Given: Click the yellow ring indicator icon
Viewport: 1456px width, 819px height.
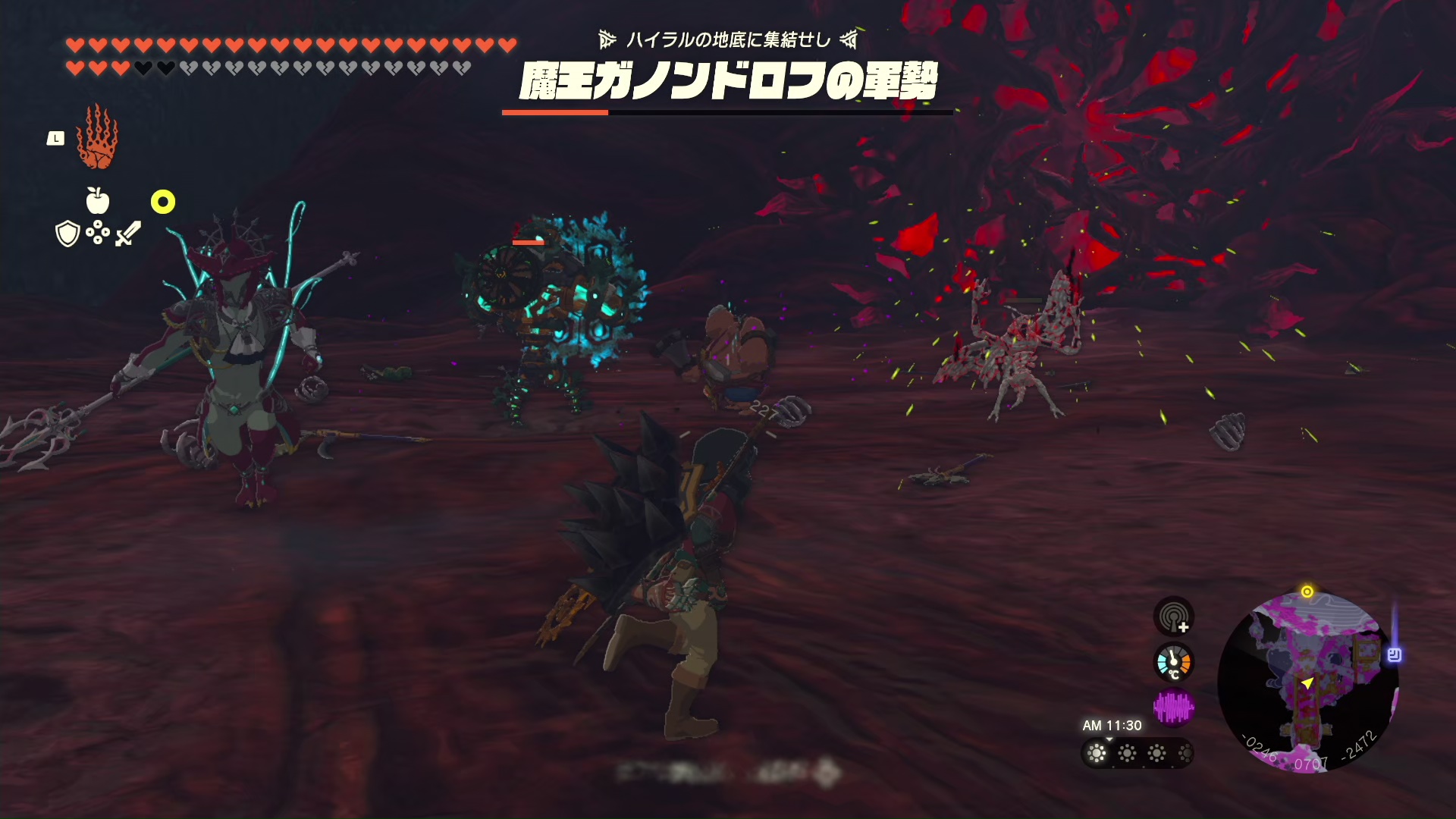Looking at the screenshot, I should [x=163, y=202].
